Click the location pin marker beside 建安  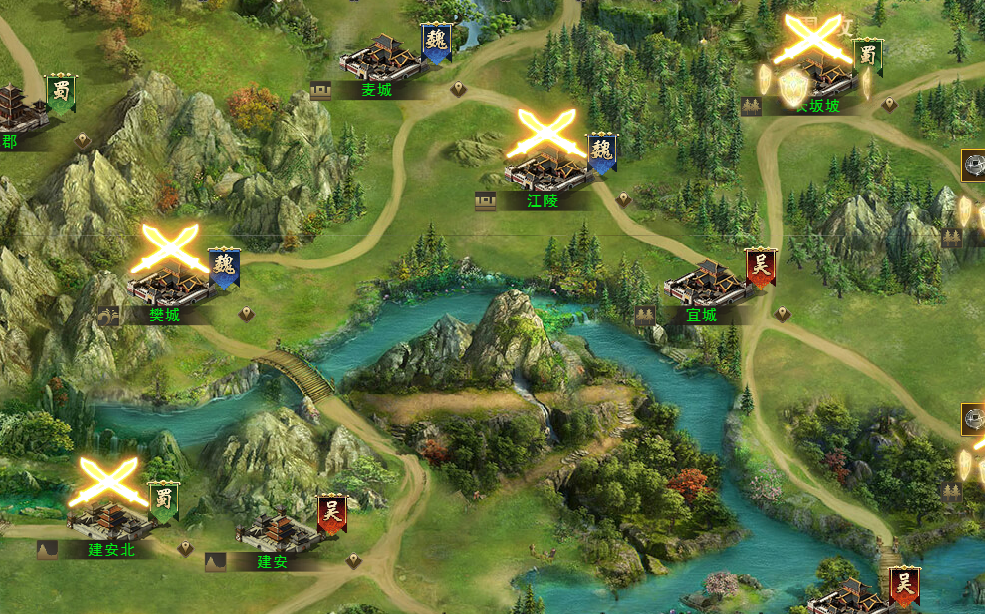353,561
